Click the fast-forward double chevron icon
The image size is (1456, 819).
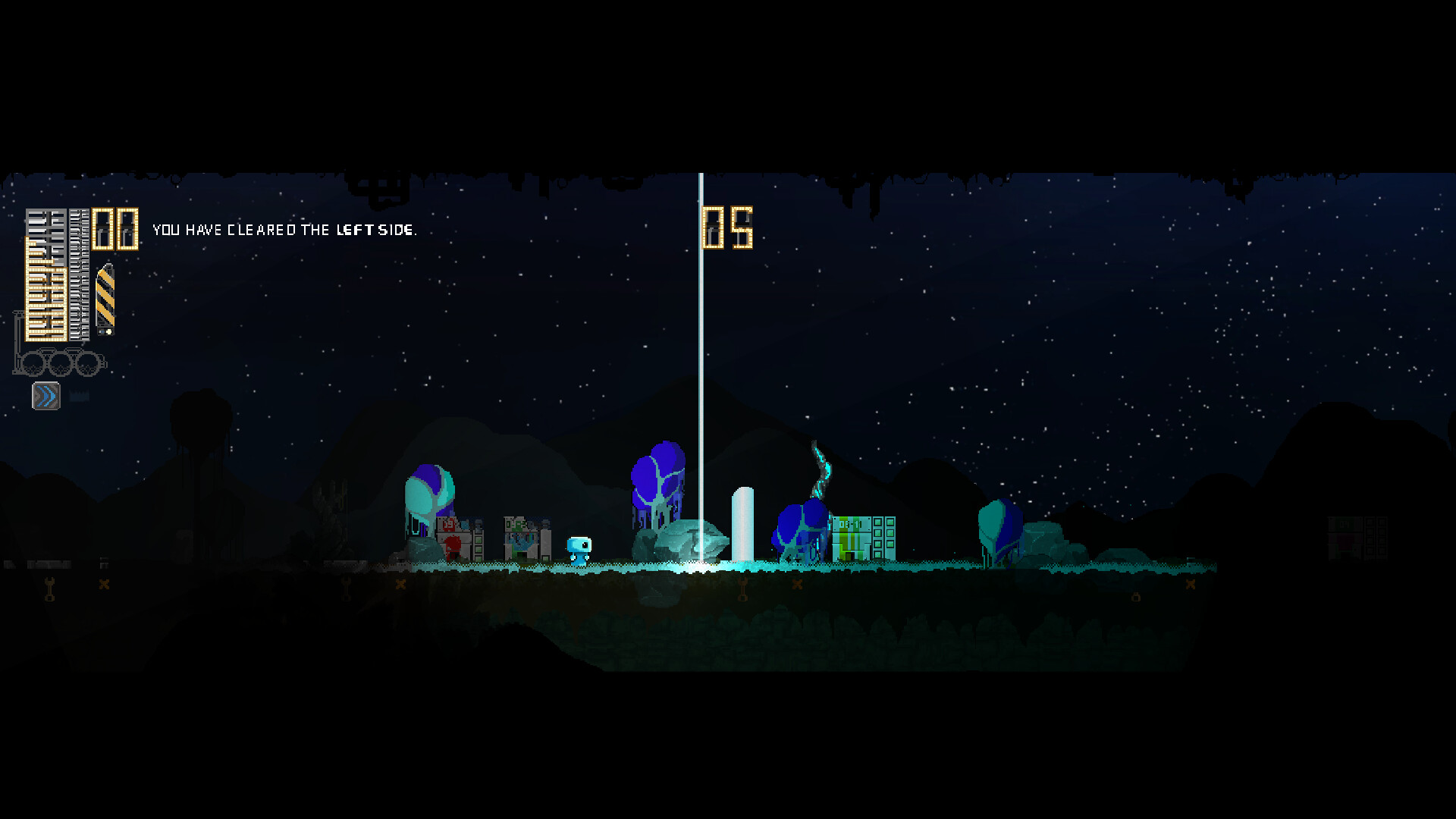45,394
